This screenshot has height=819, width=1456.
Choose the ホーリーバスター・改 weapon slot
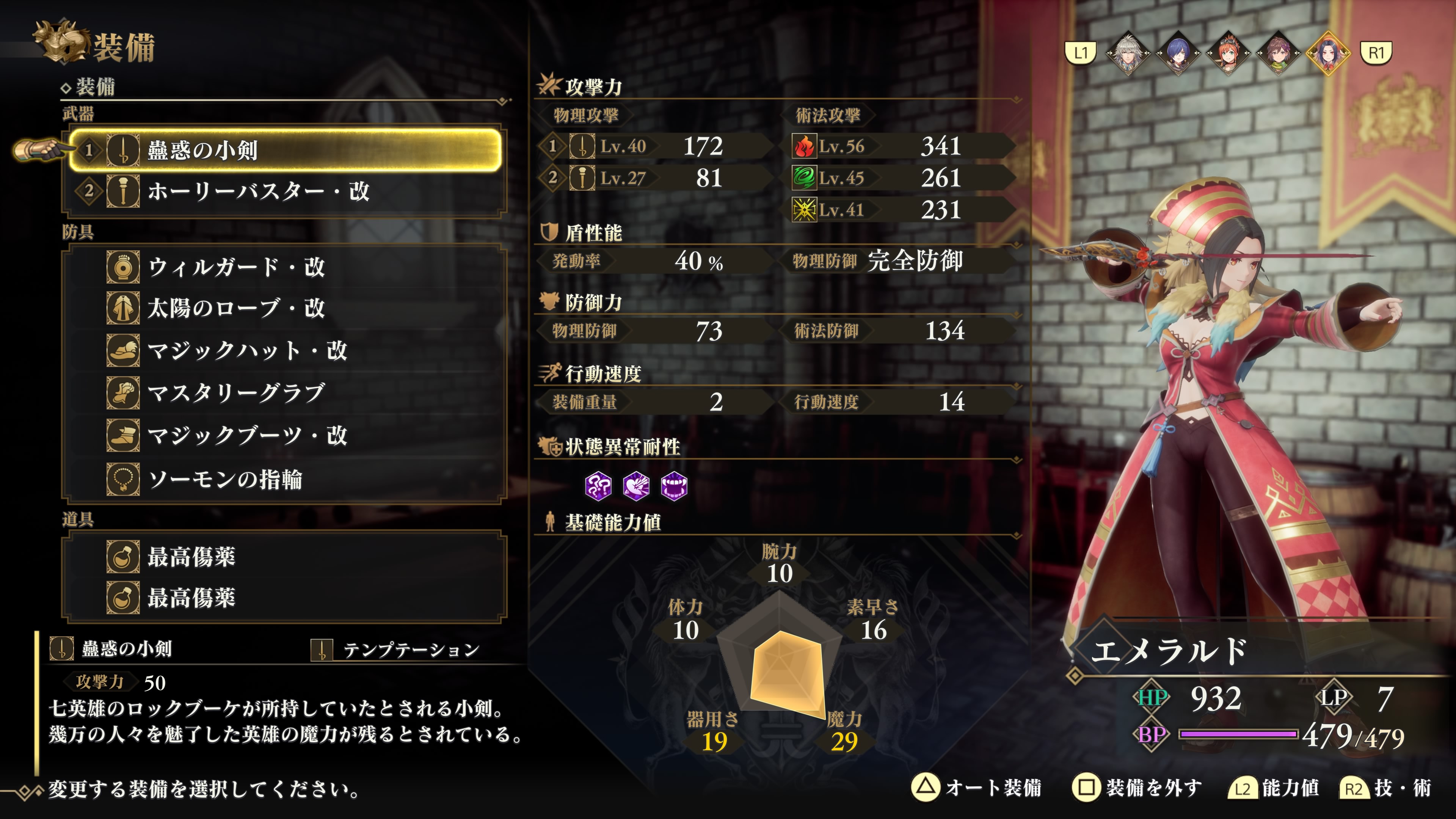(285, 191)
